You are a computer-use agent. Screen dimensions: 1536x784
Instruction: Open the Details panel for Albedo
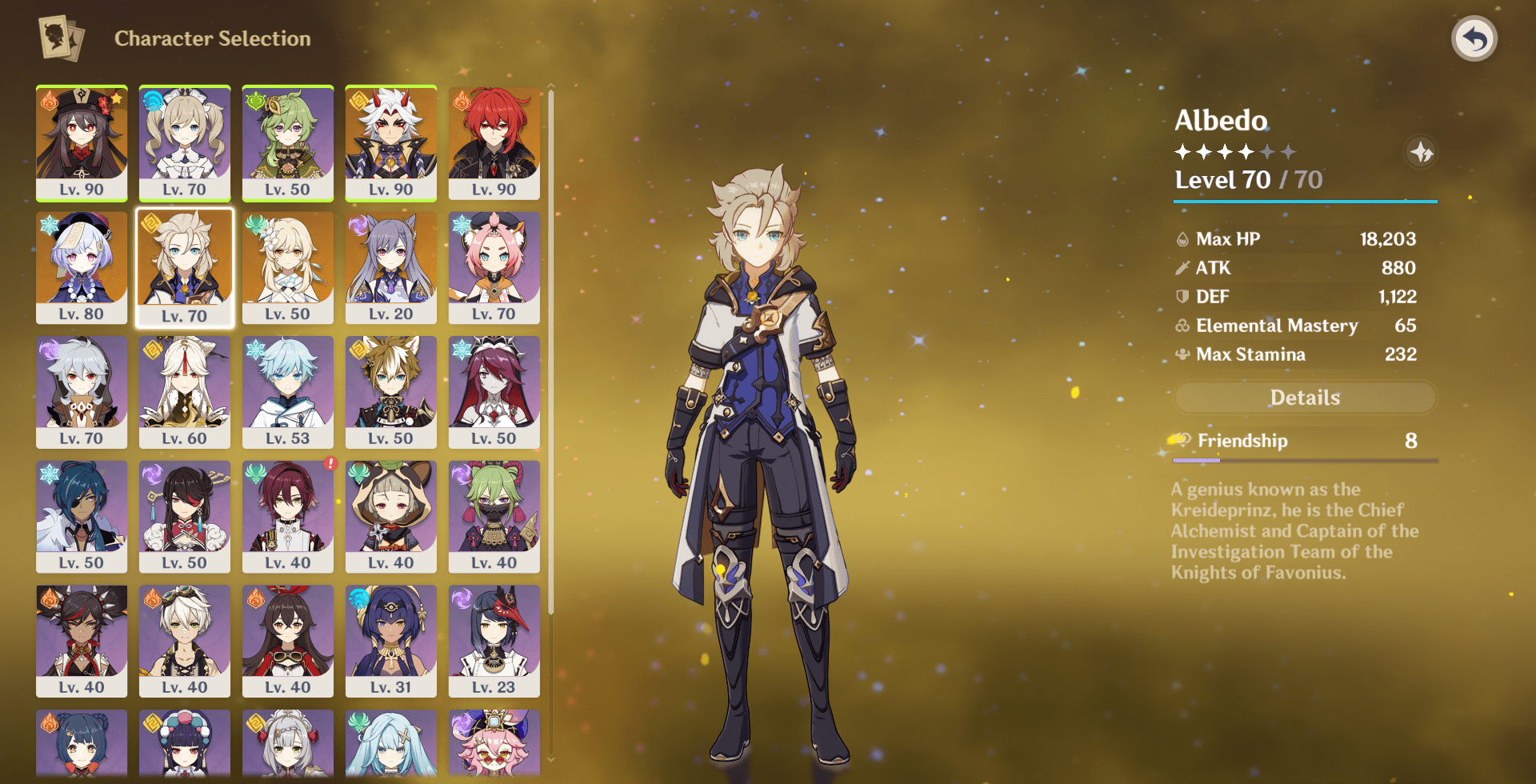(x=1306, y=398)
